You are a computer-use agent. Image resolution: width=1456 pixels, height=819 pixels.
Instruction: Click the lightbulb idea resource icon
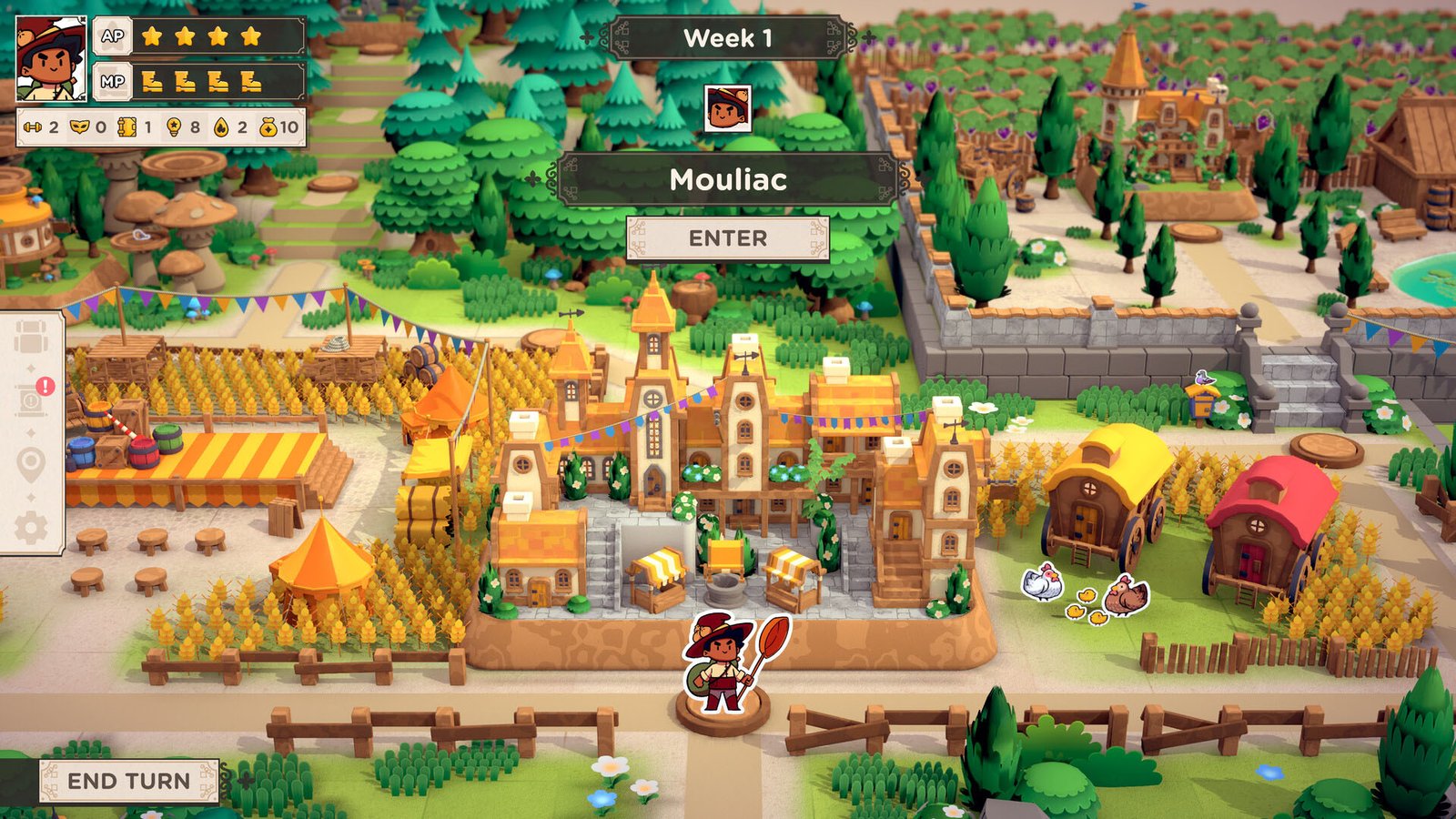click(174, 126)
